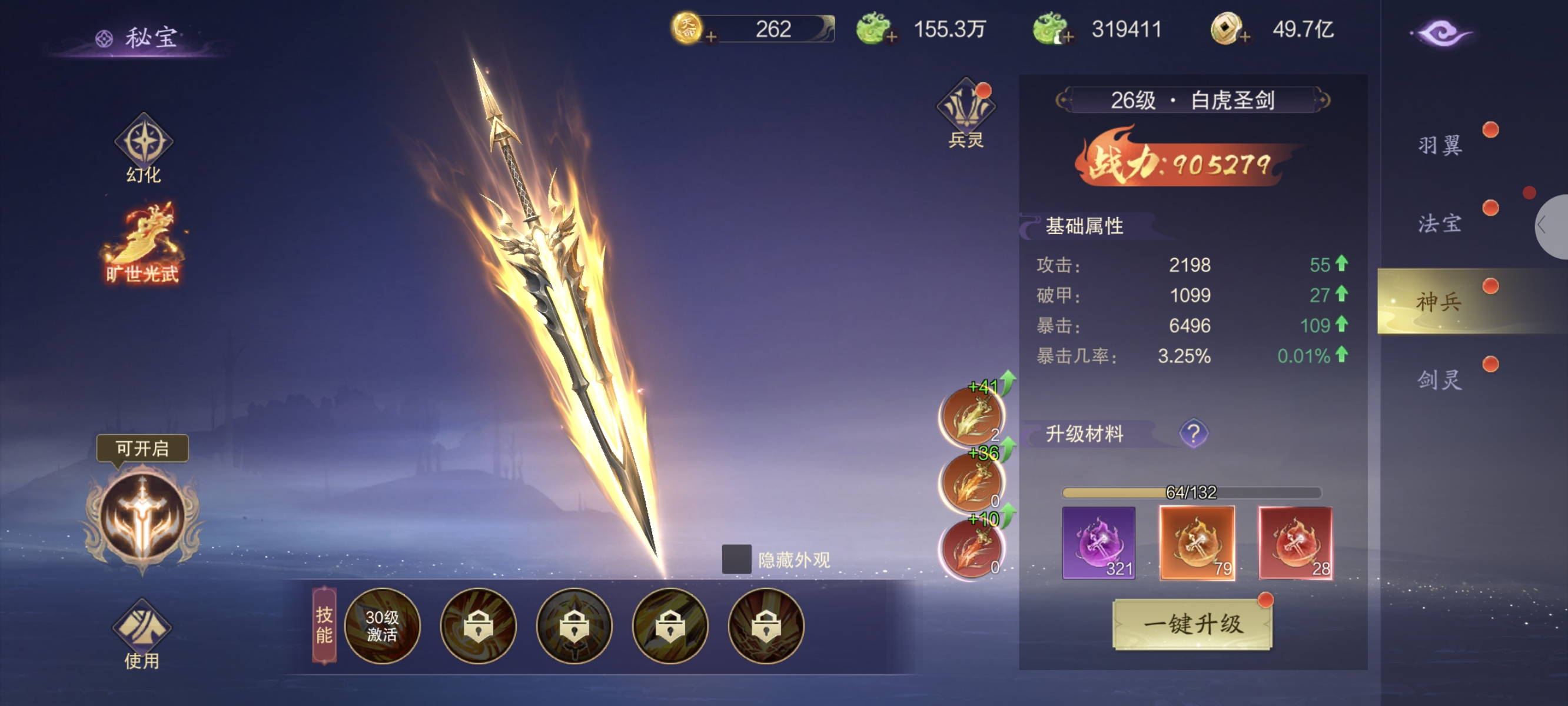Select the orange upgrade material with 79
This screenshot has width=1568, height=706.
pyautogui.click(x=1197, y=542)
